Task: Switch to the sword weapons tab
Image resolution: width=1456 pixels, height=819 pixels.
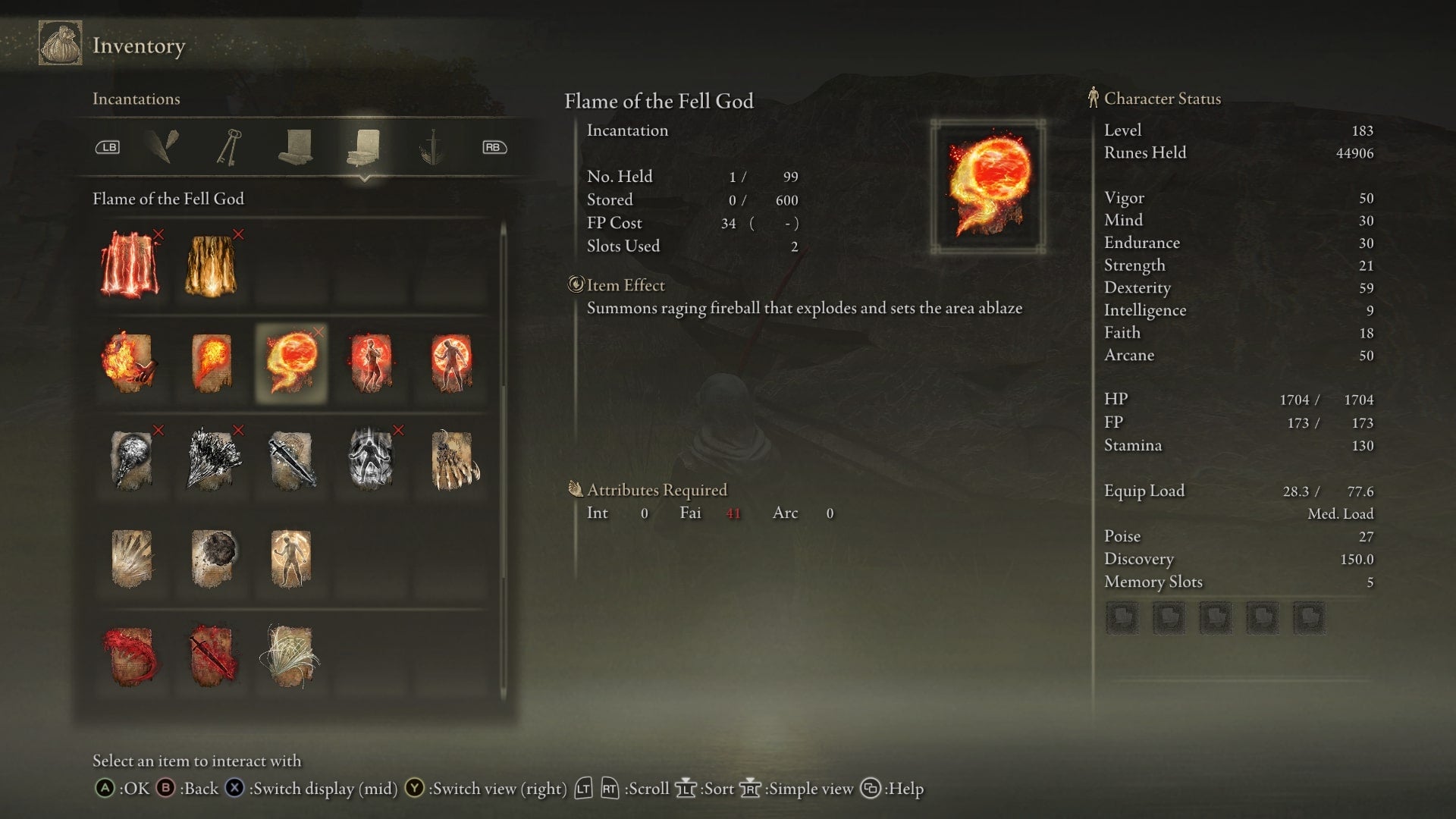Action: pyautogui.click(x=432, y=147)
